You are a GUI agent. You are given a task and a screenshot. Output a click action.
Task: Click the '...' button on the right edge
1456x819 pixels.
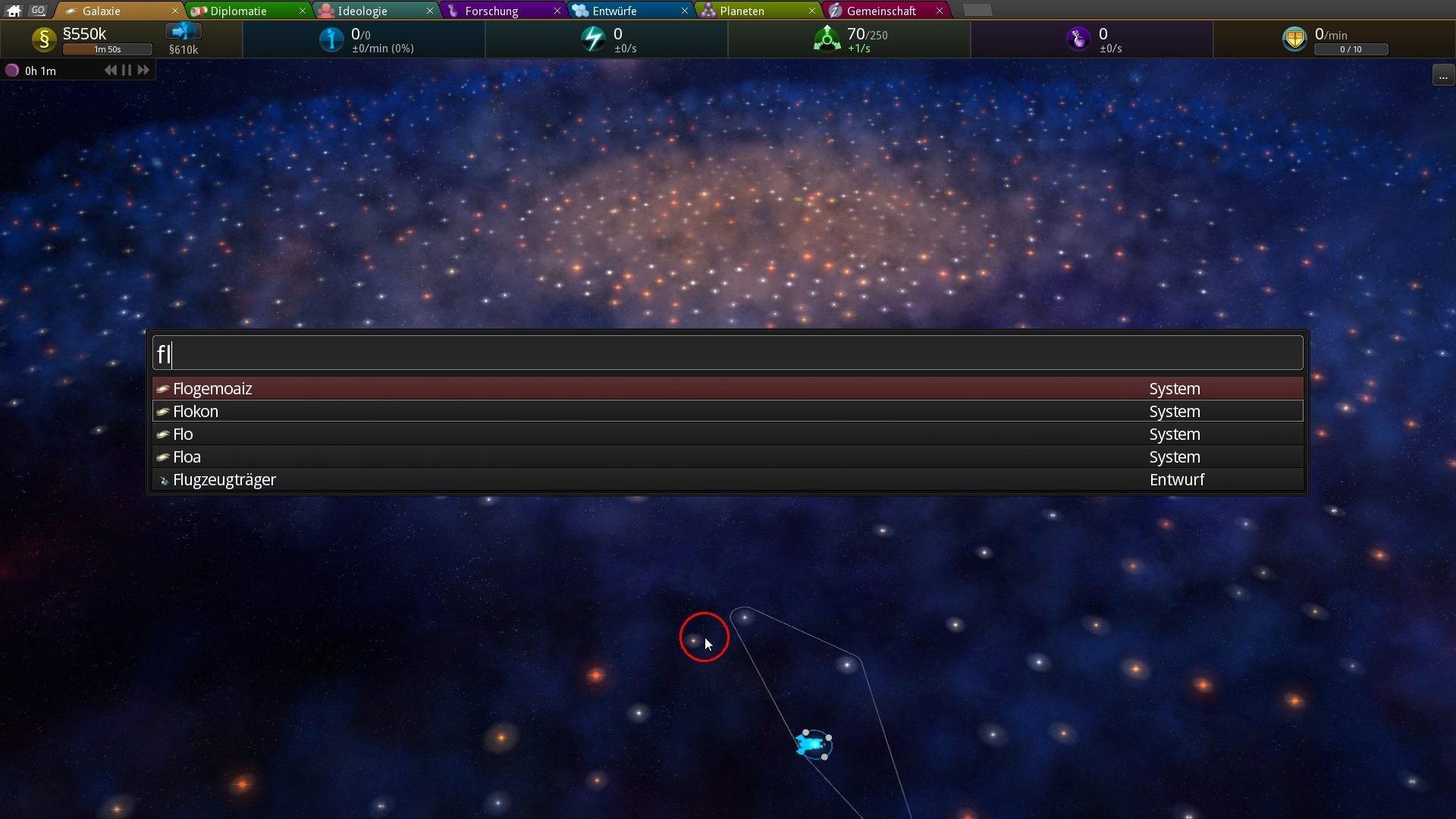tap(1445, 75)
